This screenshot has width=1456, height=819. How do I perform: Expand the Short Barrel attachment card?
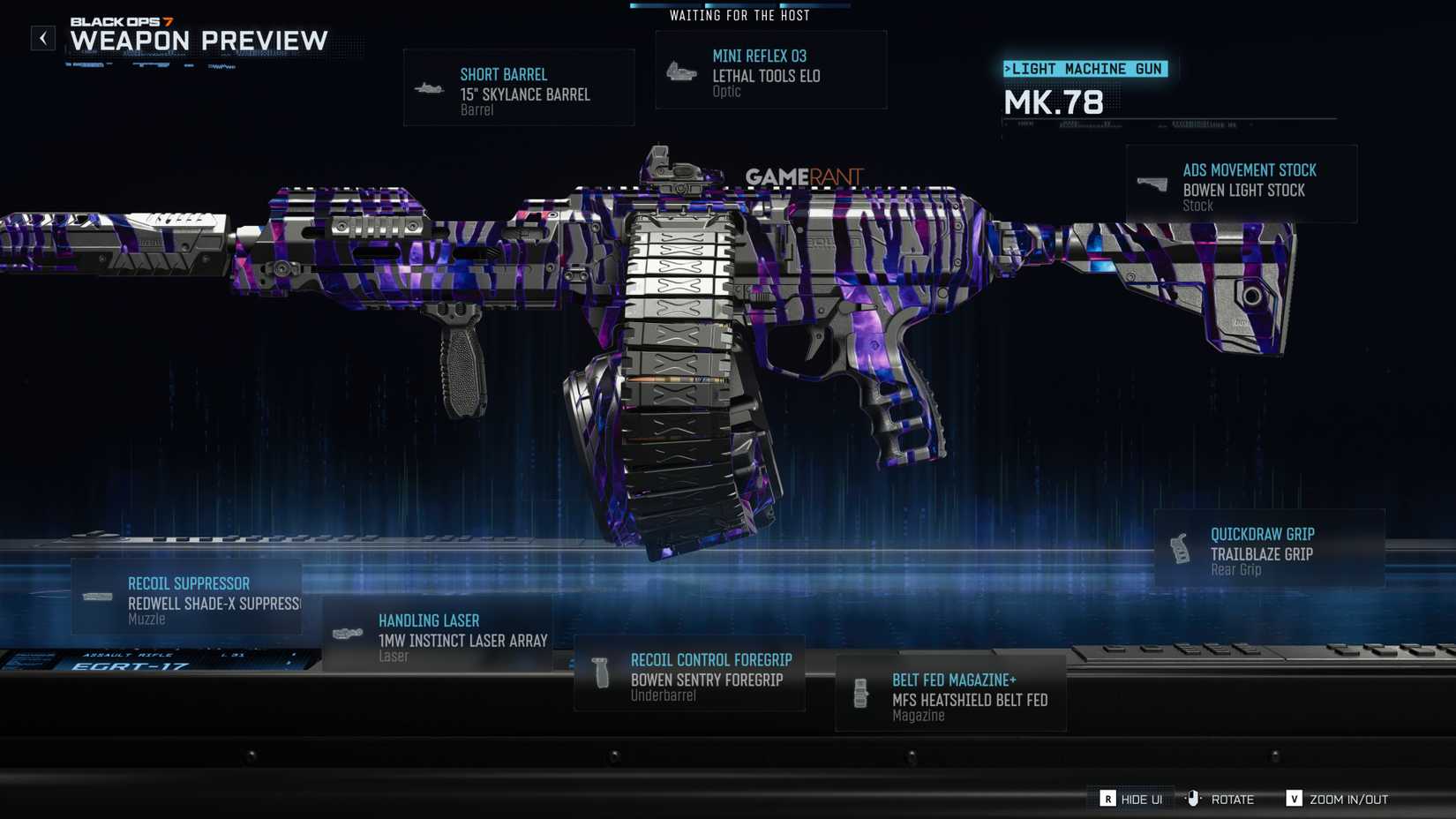point(518,86)
